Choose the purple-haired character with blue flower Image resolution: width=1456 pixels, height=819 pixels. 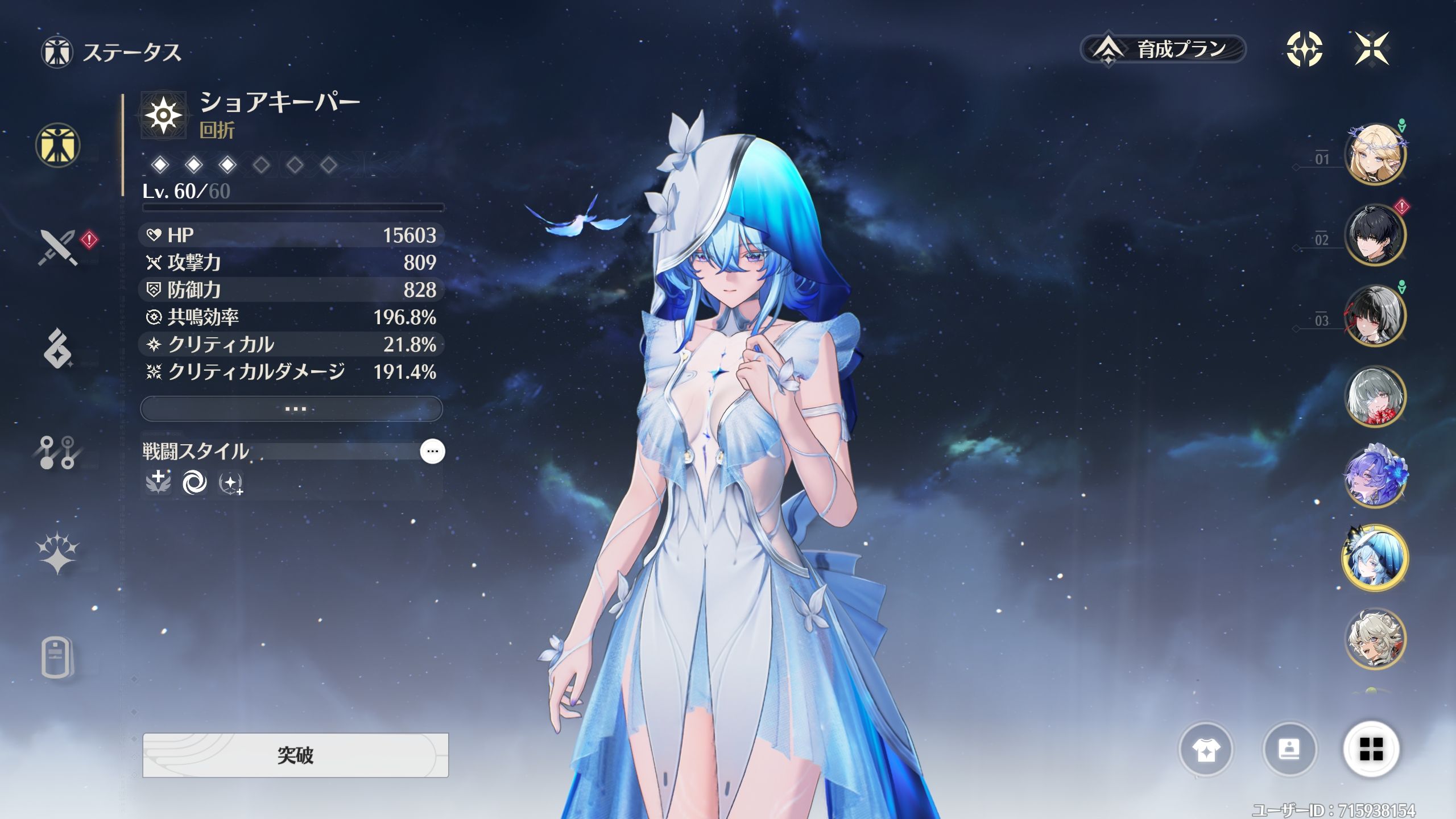coord(1375,477)
